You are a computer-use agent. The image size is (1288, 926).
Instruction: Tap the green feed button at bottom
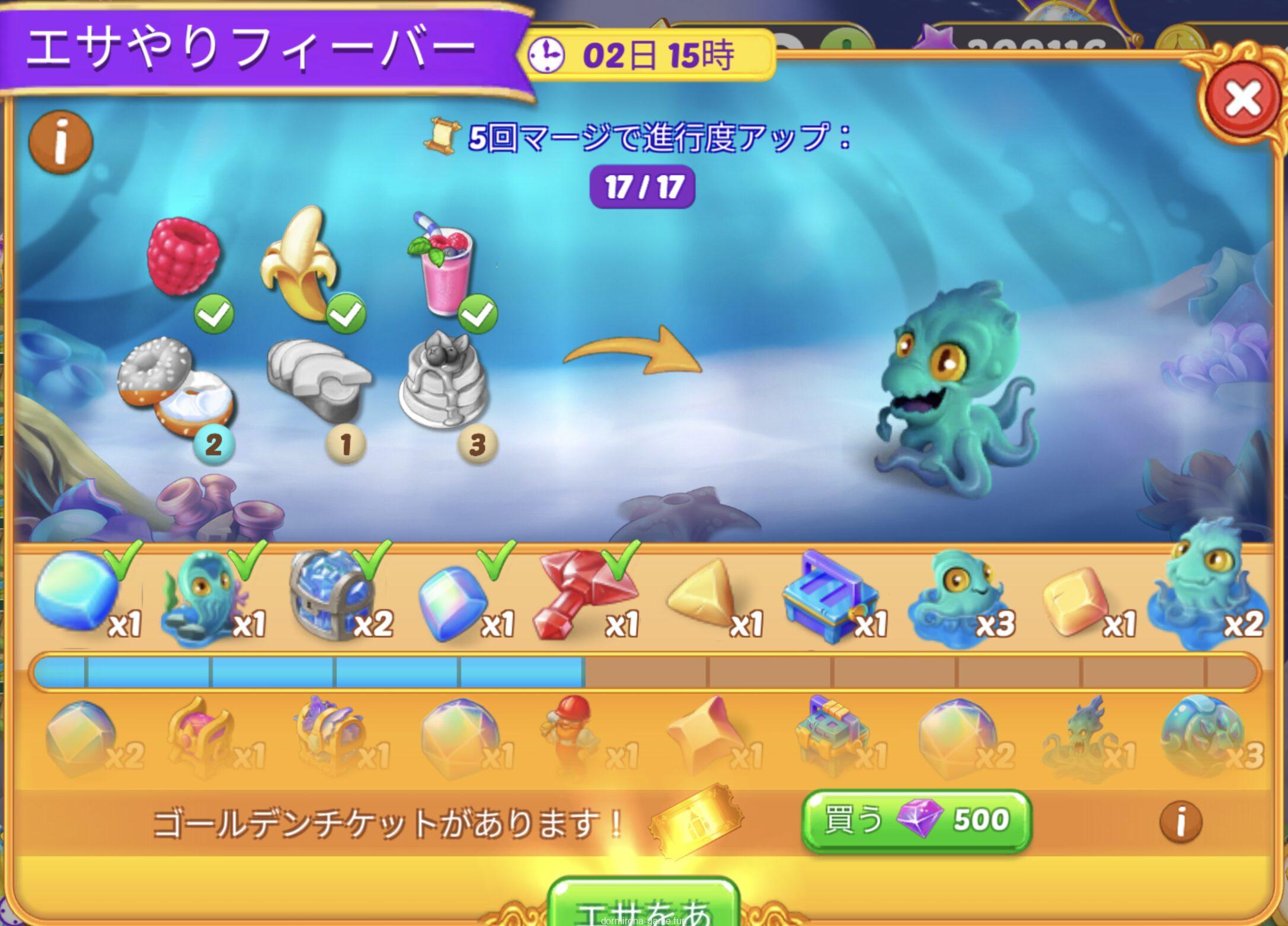click(643, 906)
